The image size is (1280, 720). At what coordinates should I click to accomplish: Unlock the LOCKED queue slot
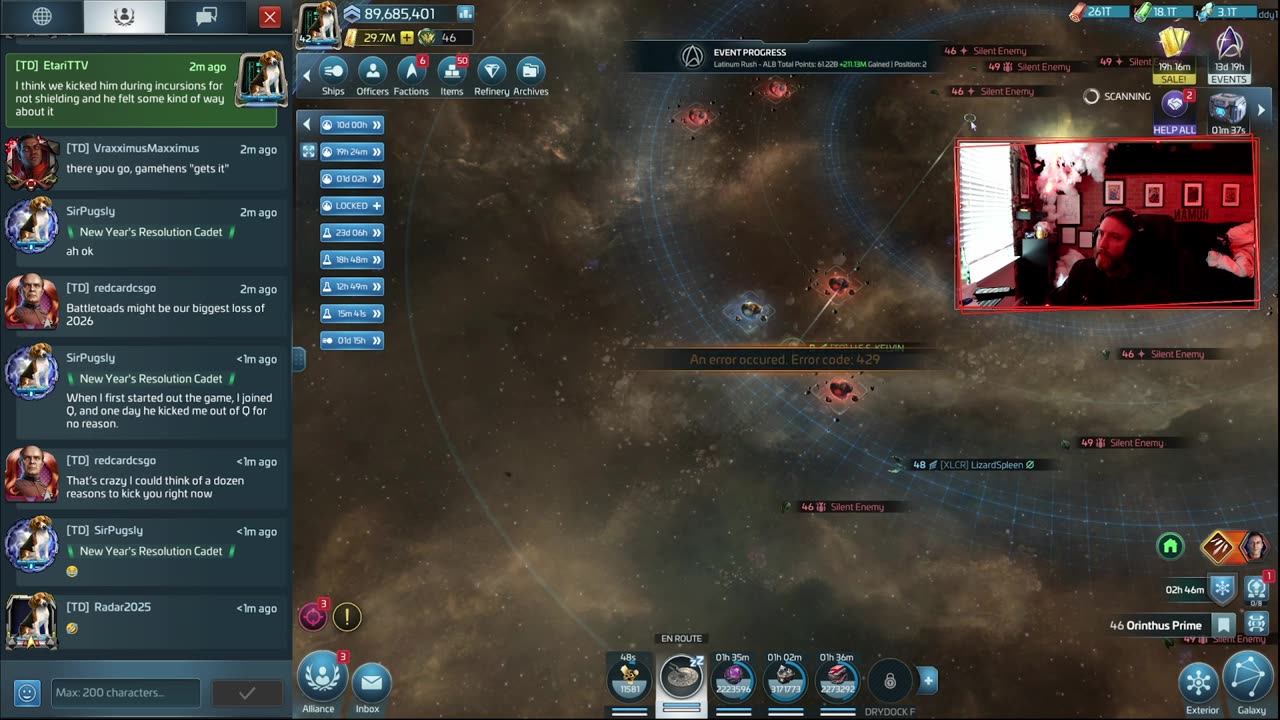(352, 205)
